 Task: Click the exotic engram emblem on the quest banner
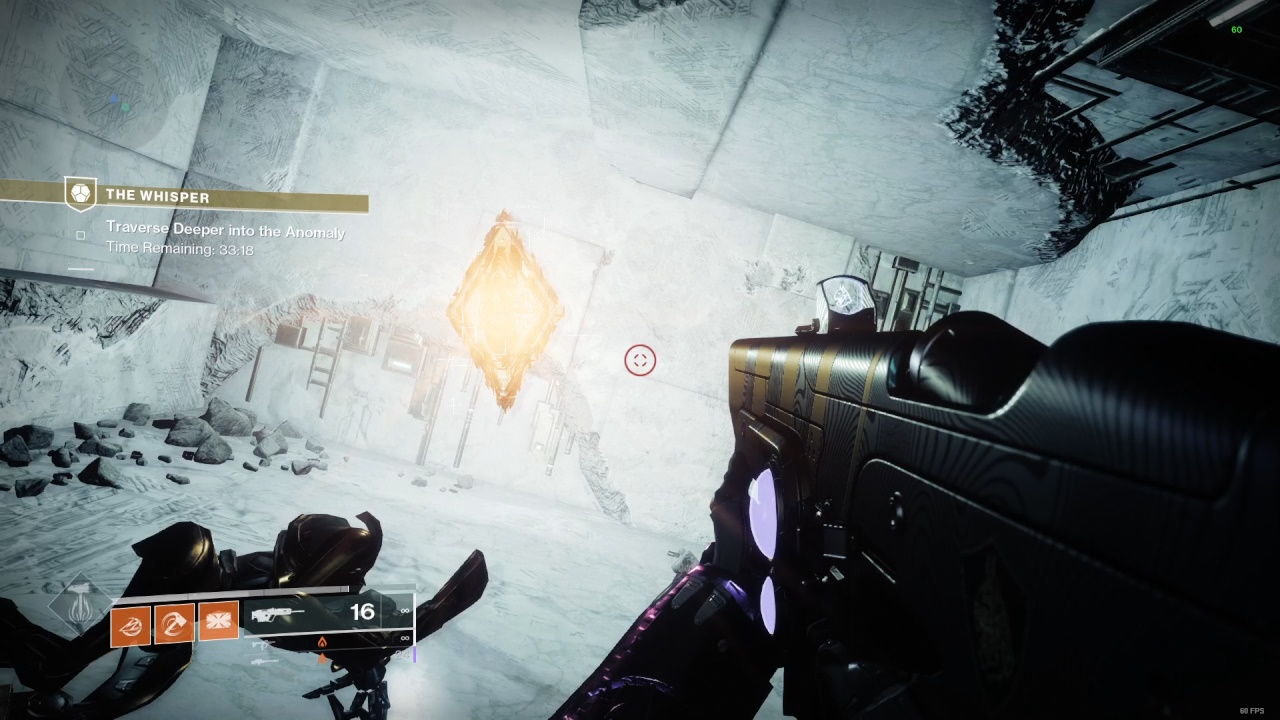(x=78, y=195)
